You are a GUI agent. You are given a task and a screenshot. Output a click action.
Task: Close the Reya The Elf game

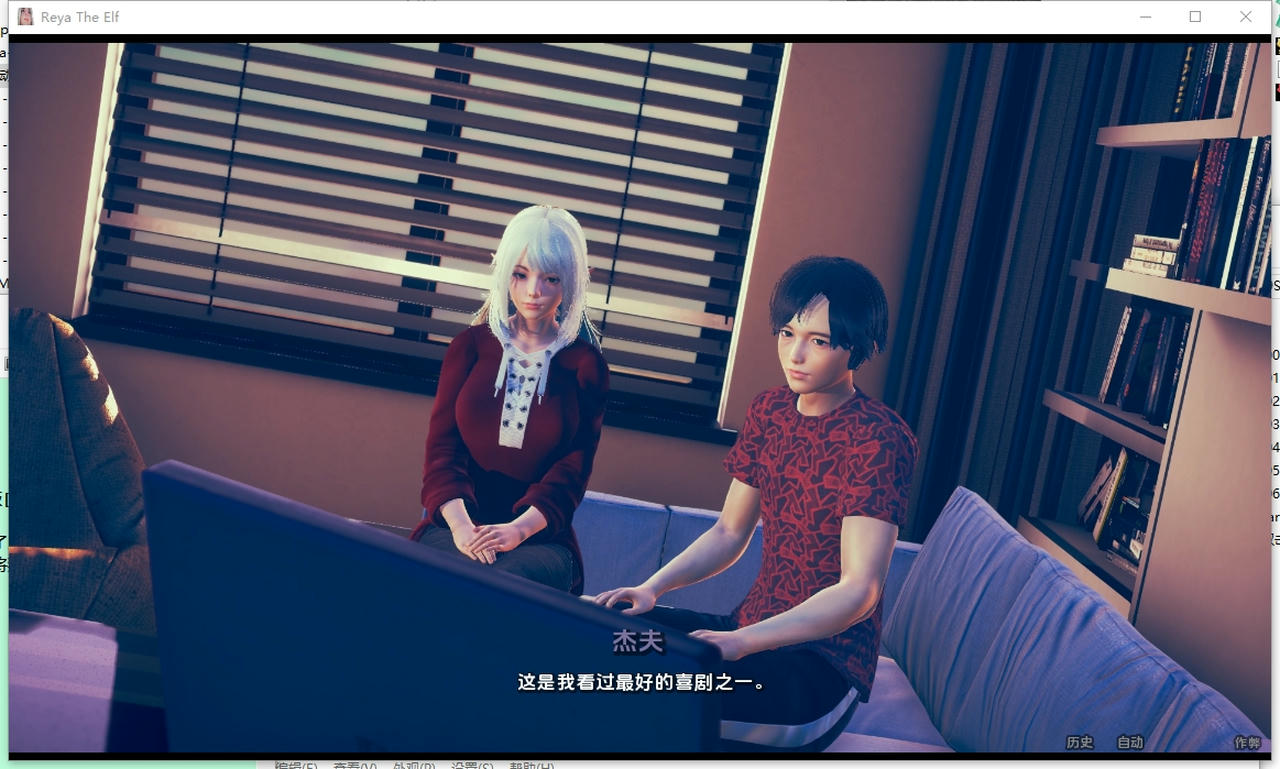click(1245, 16)
